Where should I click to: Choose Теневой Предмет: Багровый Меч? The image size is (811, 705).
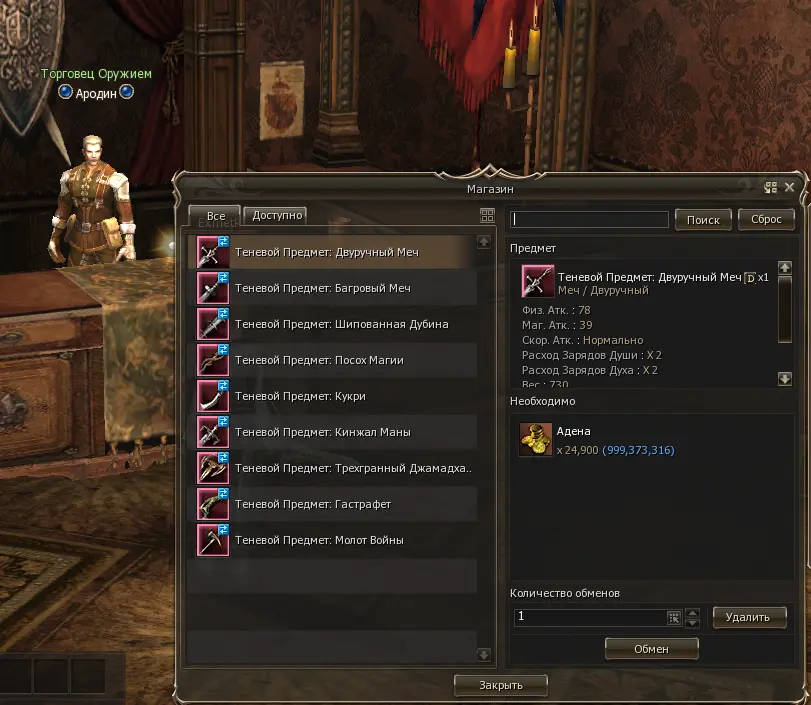point(322,289)
